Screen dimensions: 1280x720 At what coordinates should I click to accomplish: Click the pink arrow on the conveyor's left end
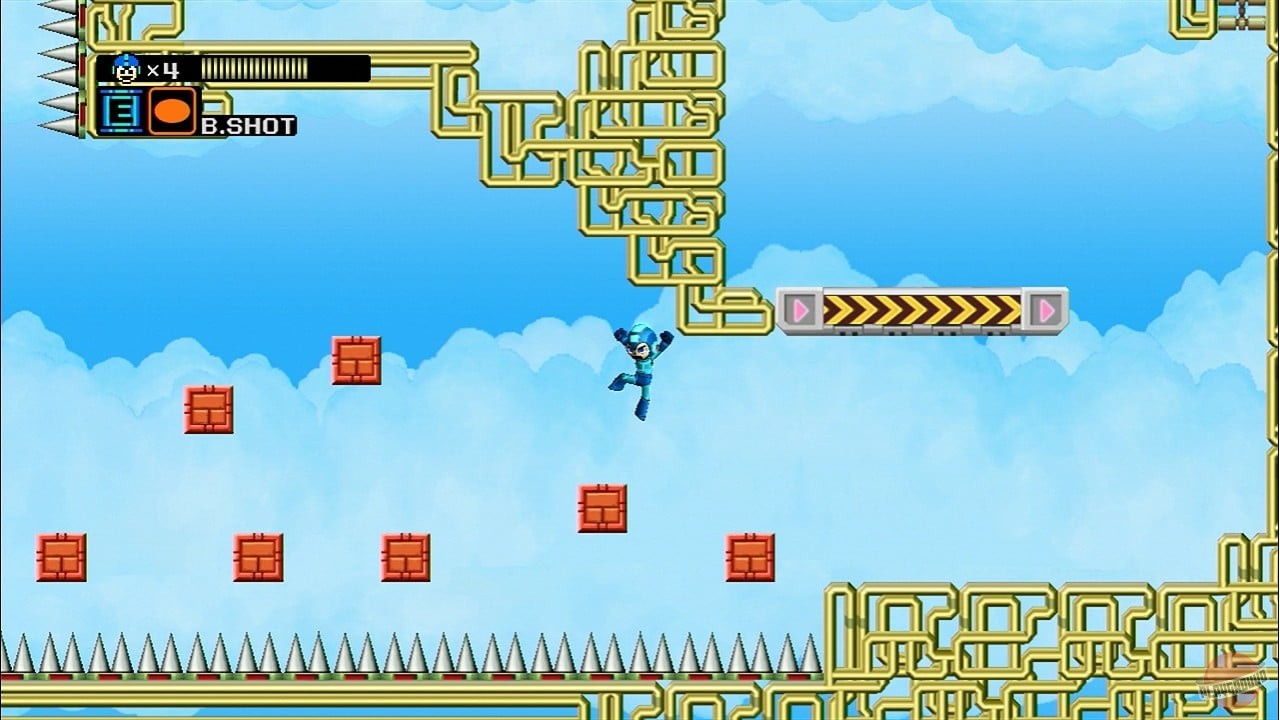click(x=799, y=311)
